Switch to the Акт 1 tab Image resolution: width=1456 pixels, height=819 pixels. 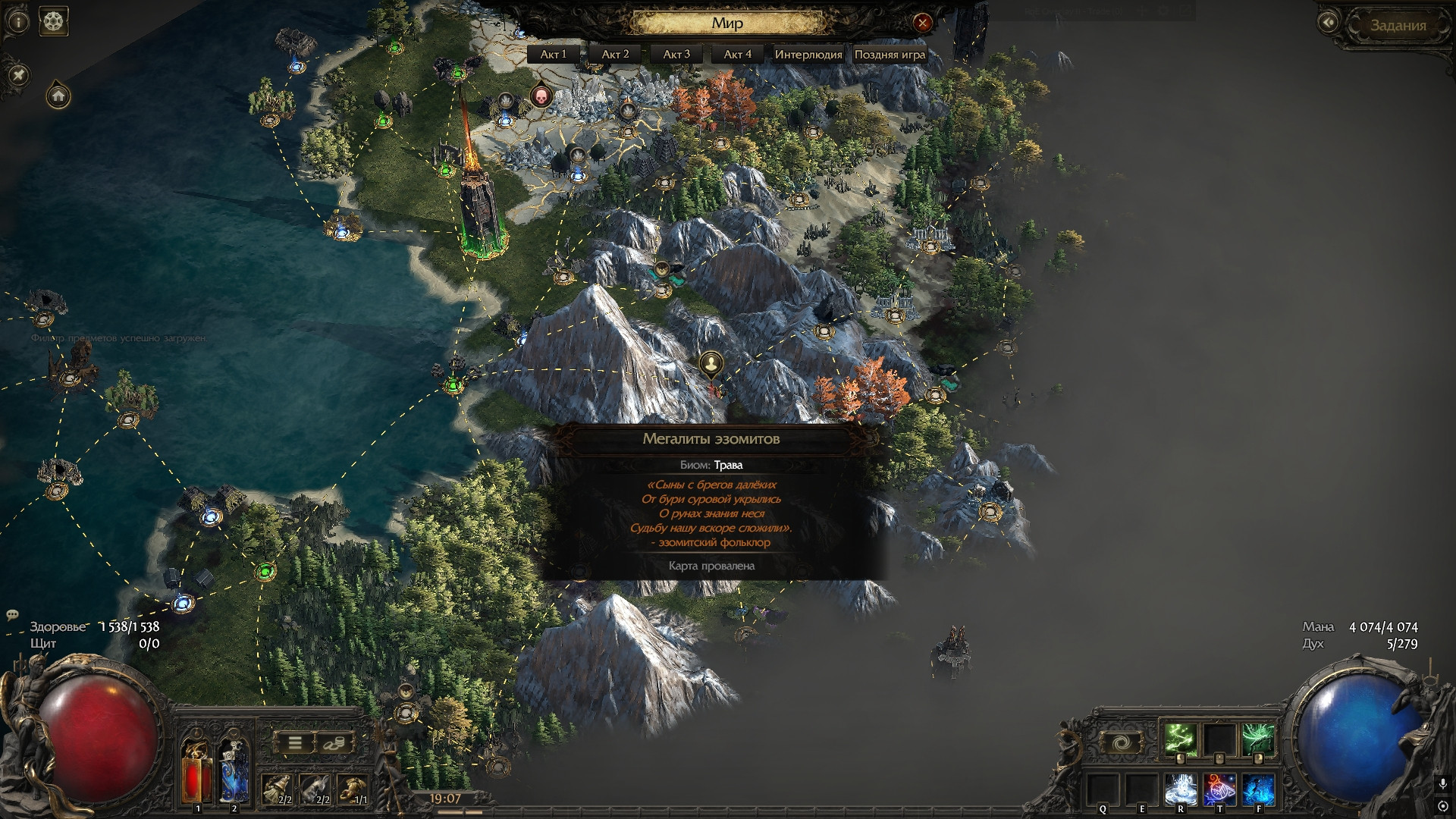(x=553, y=54)
